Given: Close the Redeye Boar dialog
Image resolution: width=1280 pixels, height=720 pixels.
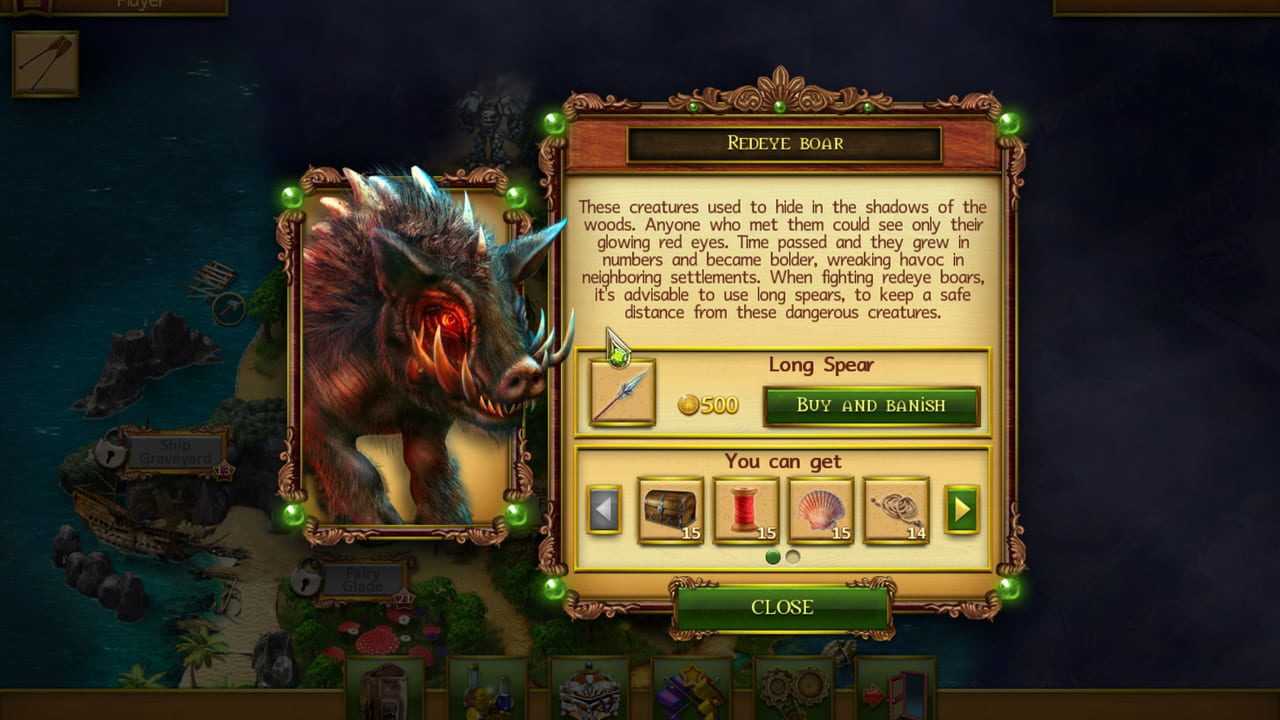Looking at the screenshot, I should (x=782, y=607).
